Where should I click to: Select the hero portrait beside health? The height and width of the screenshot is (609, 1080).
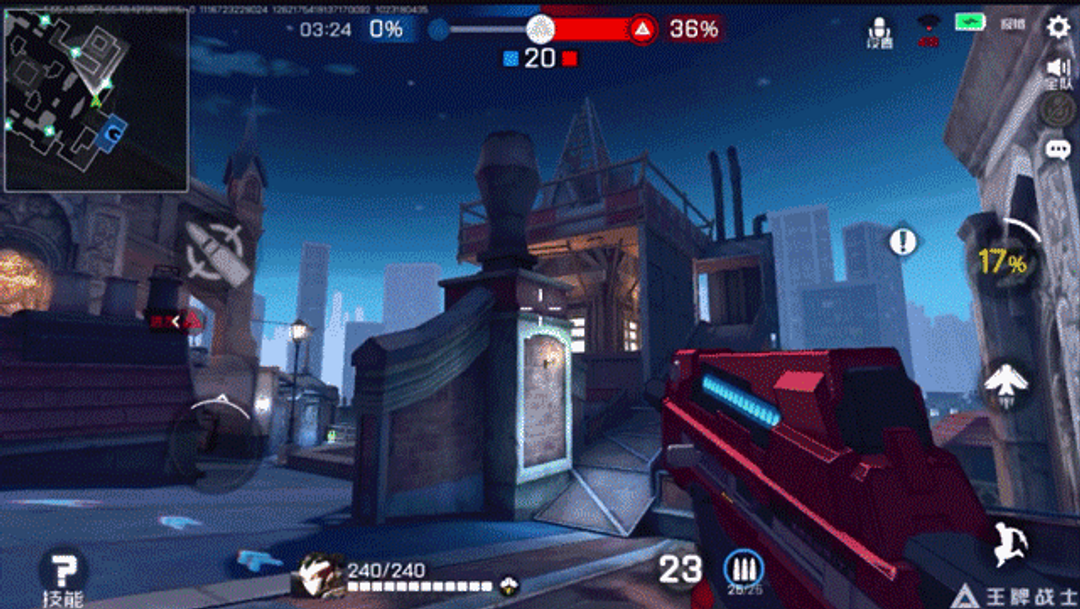click(x=318, y=575)
